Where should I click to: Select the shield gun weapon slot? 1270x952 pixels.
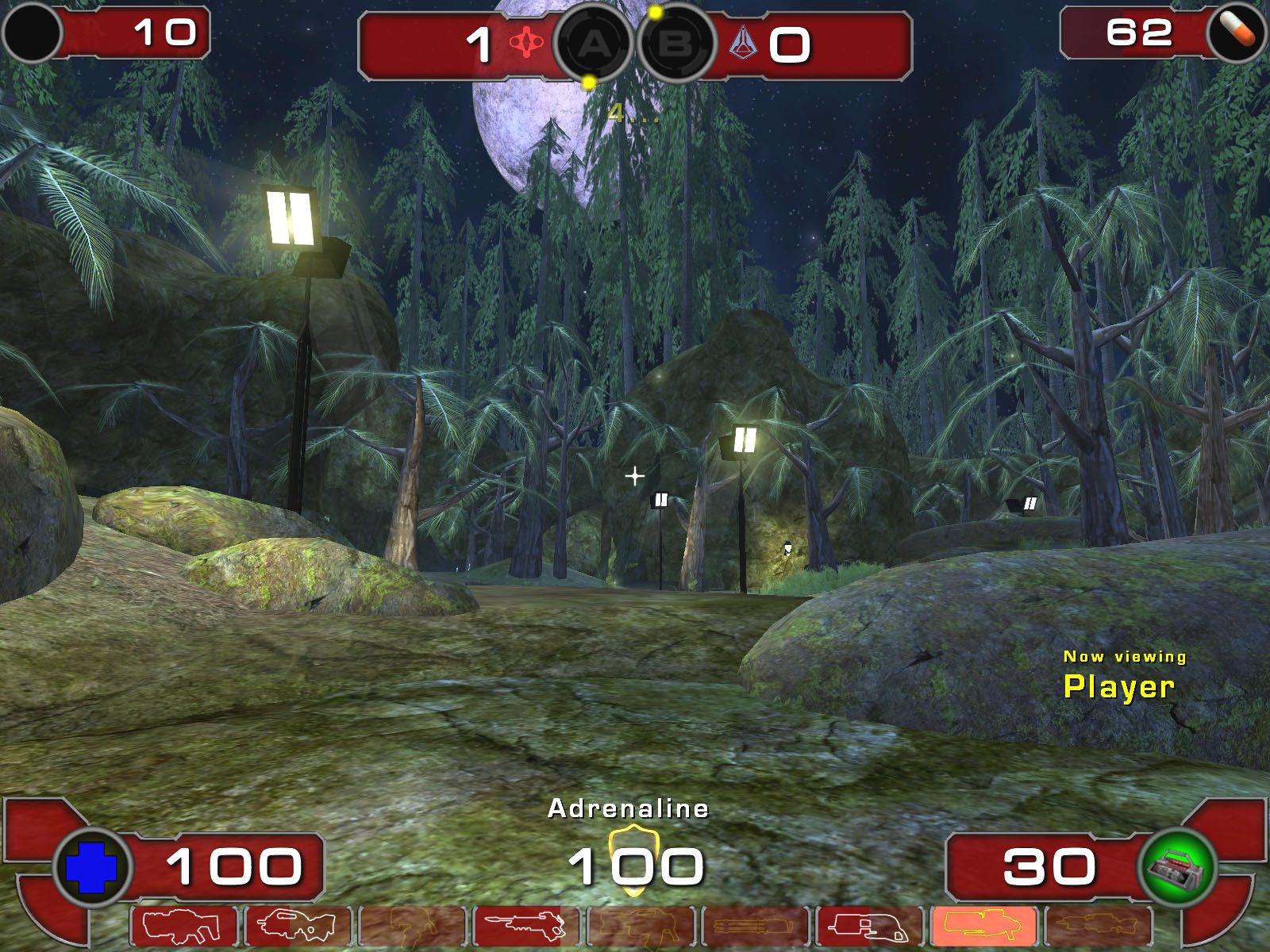pyautogui.click(x=183, y=925)
